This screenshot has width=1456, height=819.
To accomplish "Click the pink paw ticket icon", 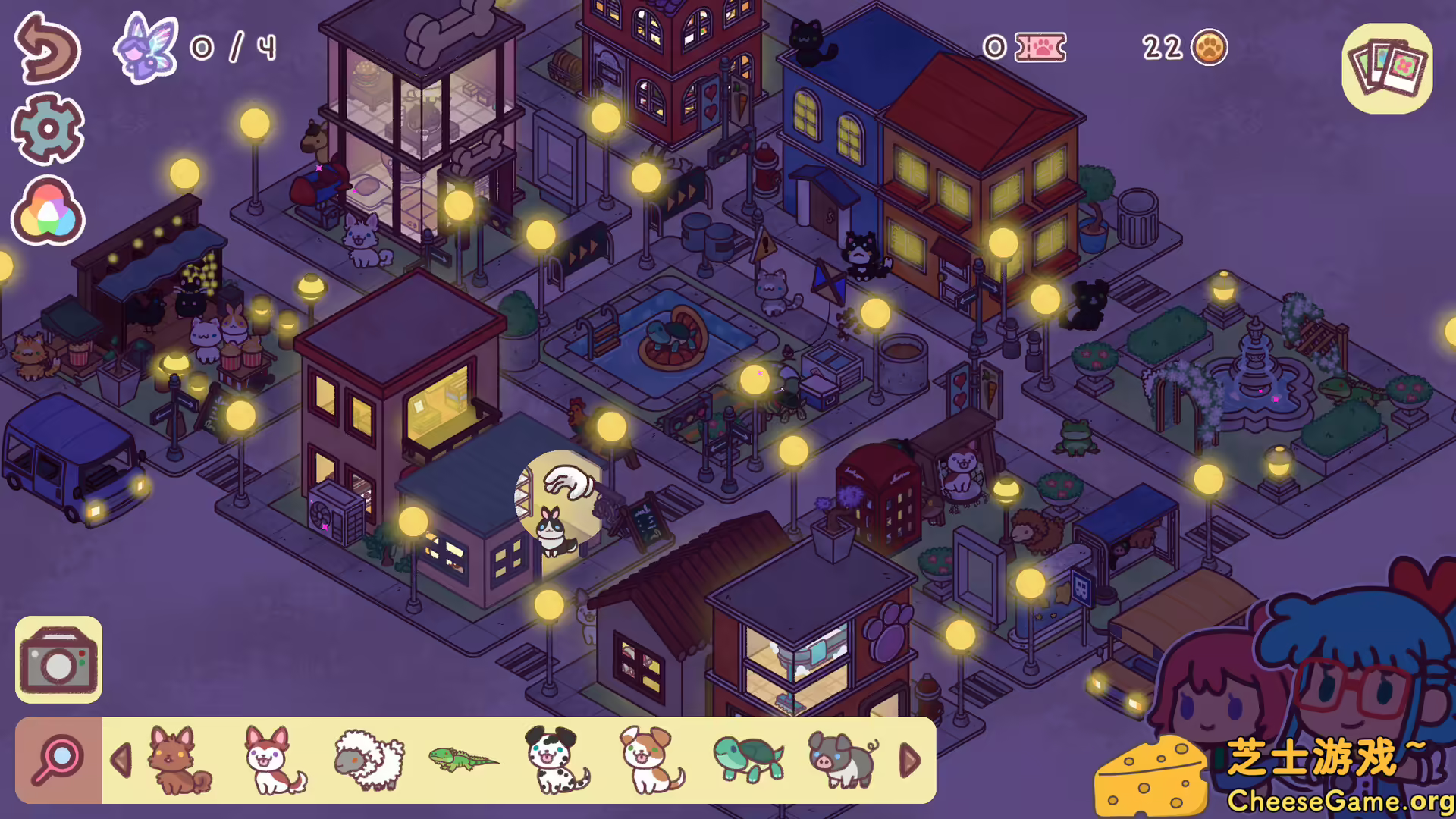I will tap(1040, 47).
